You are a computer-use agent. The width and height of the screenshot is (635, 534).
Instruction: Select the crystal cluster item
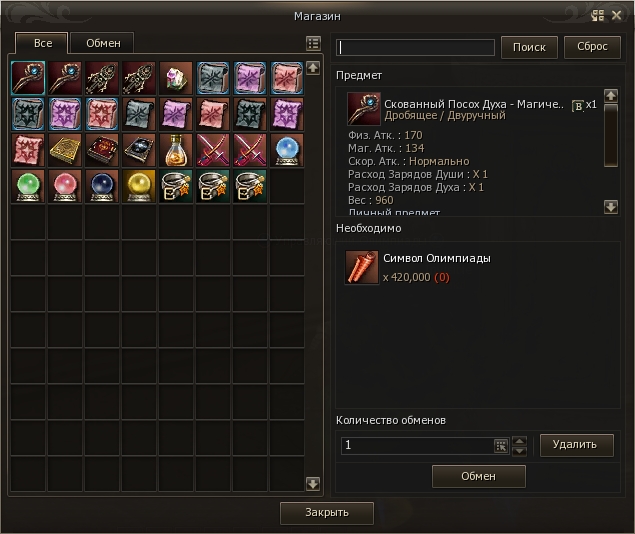(176, 78)
